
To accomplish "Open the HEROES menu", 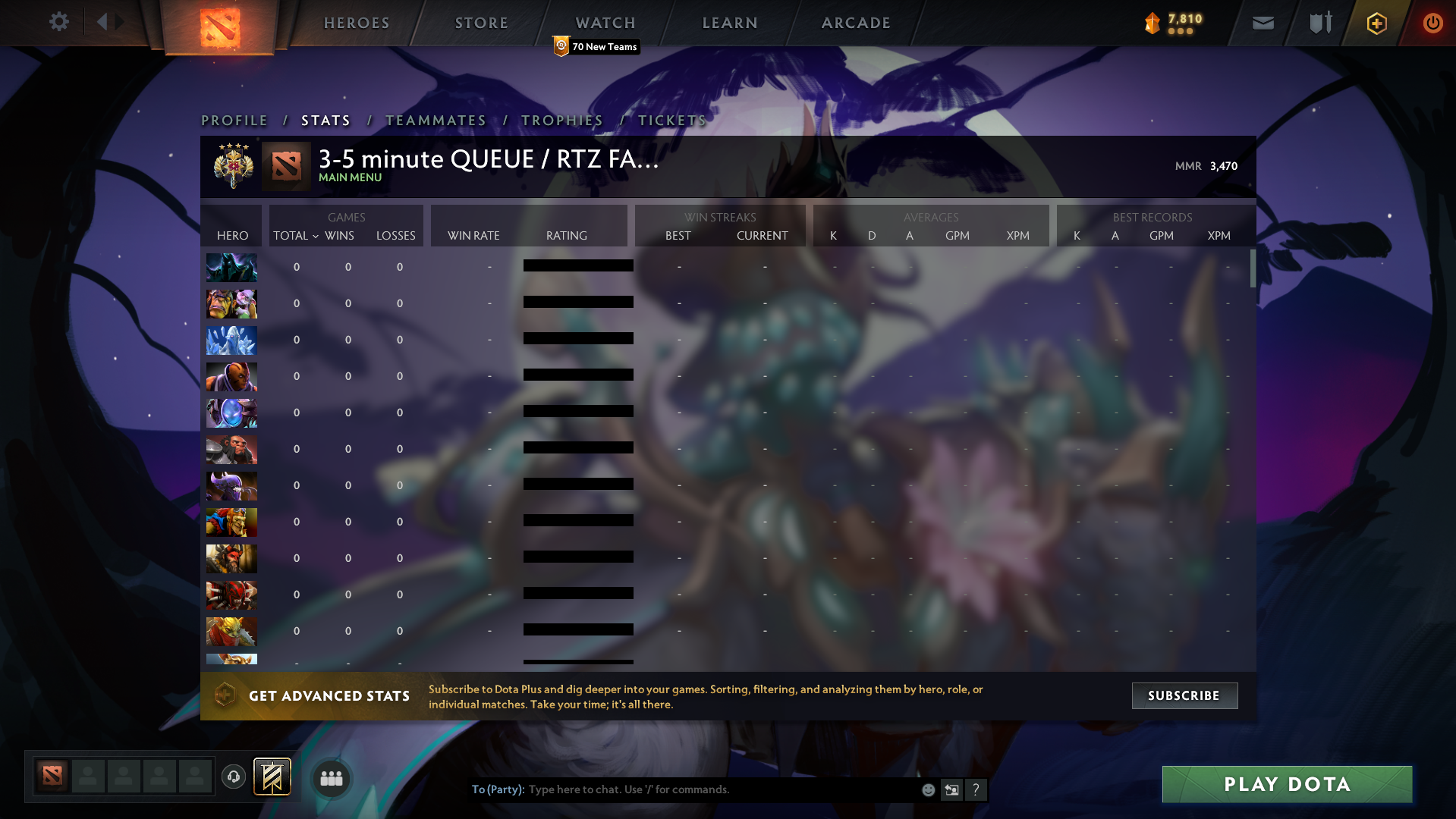I will 357,23.
